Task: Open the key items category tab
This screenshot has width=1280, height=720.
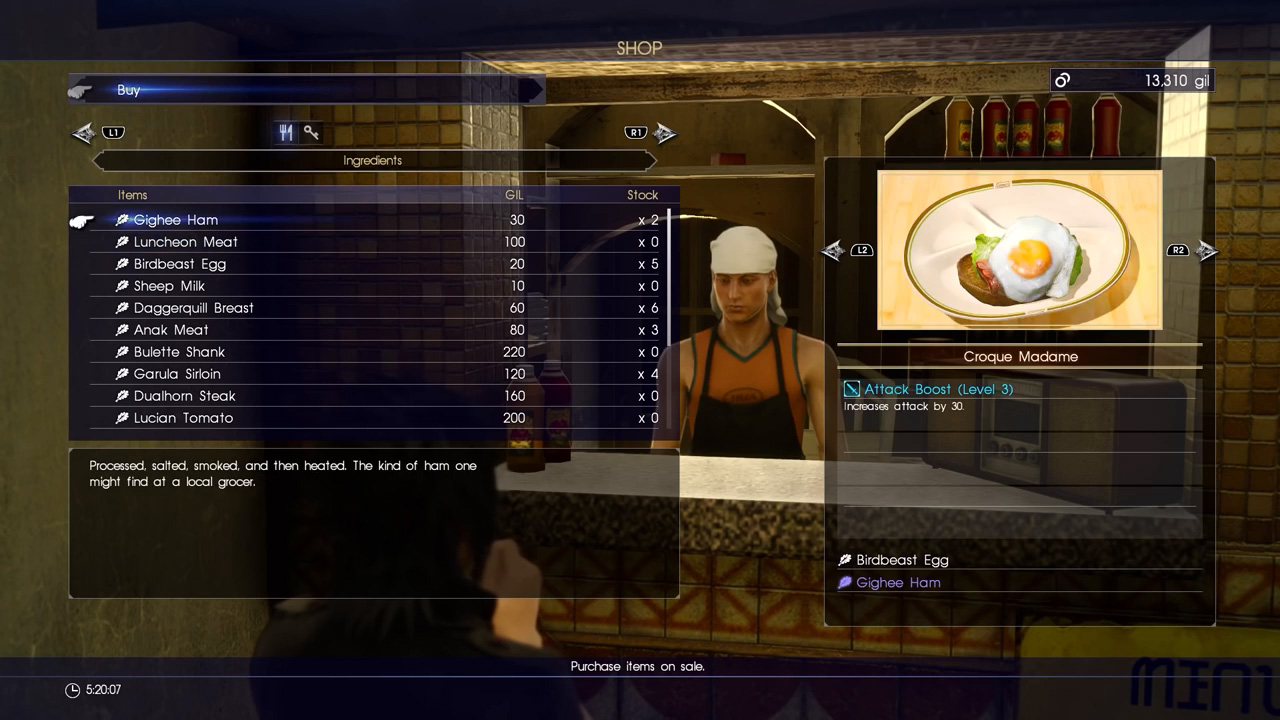Action: pyautogui.click(x=312, y=132)
